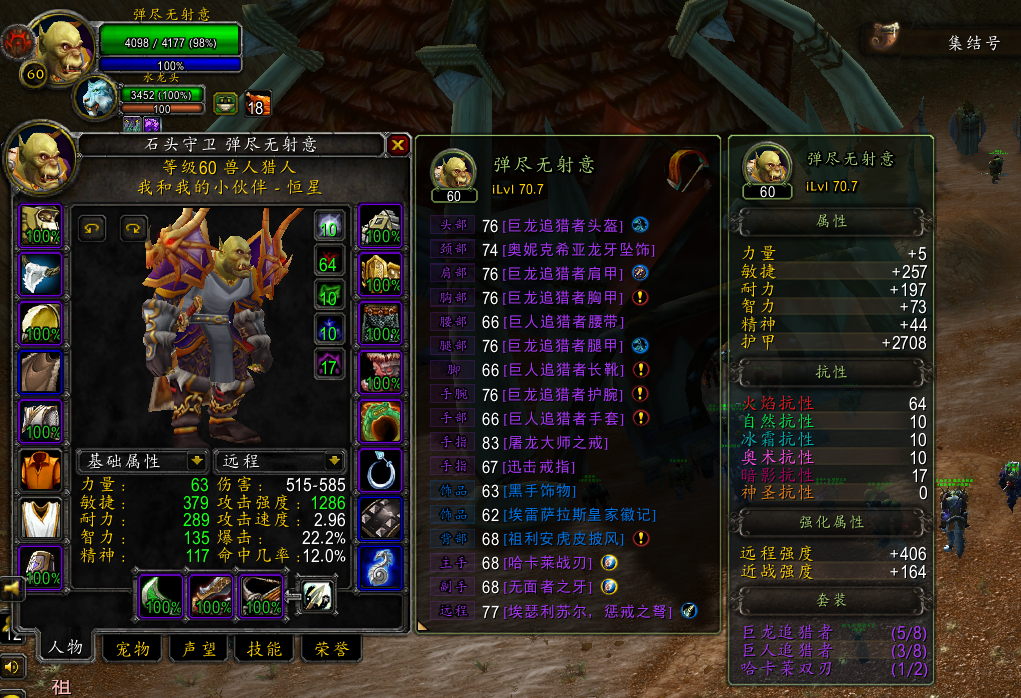
Task: Rotate the character model right
Action: pyautogui.click(x=134, y=229)
